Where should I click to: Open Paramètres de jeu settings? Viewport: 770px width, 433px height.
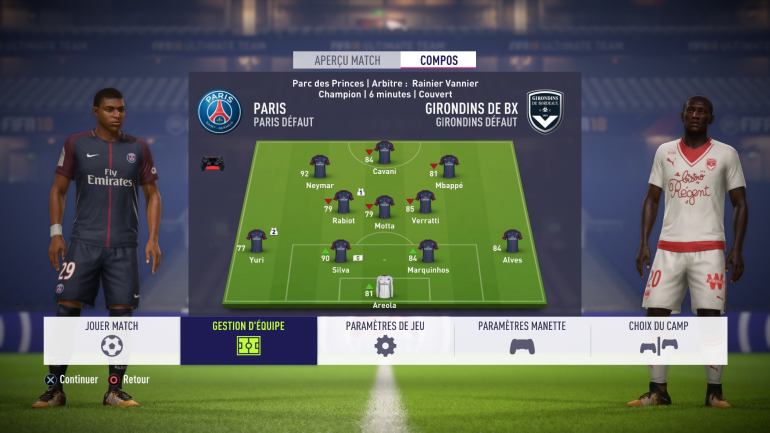385,340
